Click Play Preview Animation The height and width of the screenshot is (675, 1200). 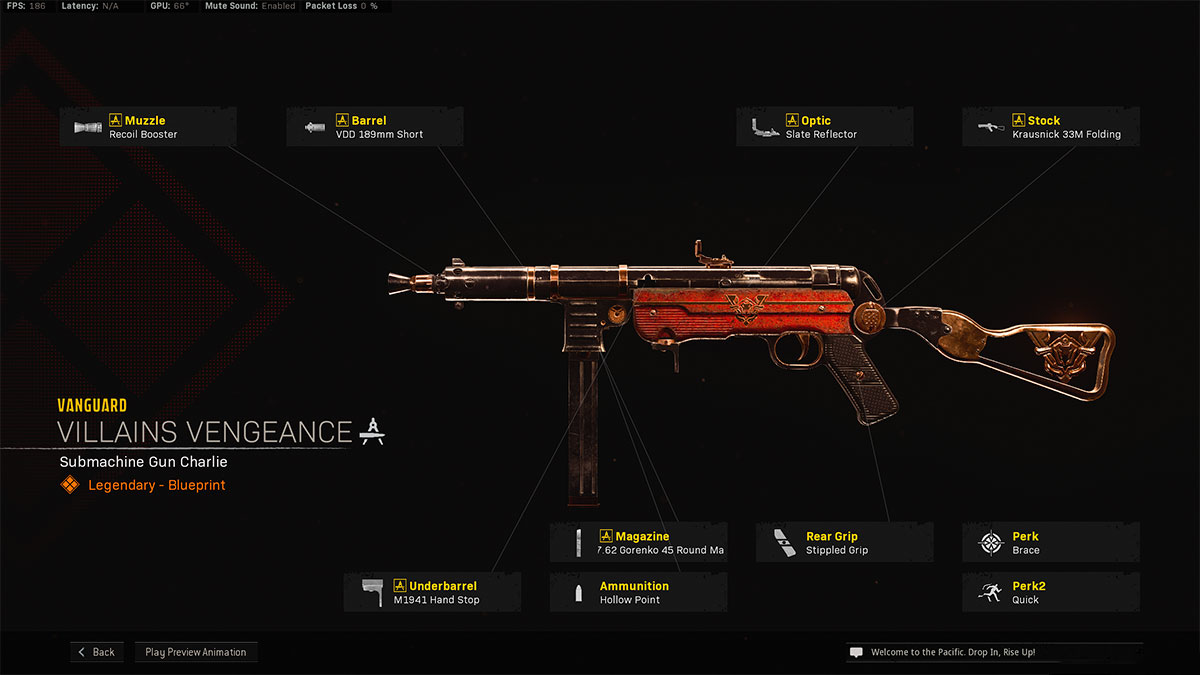point(196,652)
